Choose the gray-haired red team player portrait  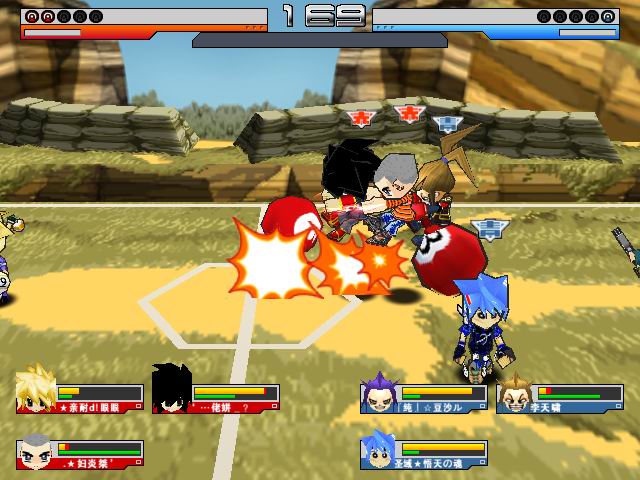point(36,451)
